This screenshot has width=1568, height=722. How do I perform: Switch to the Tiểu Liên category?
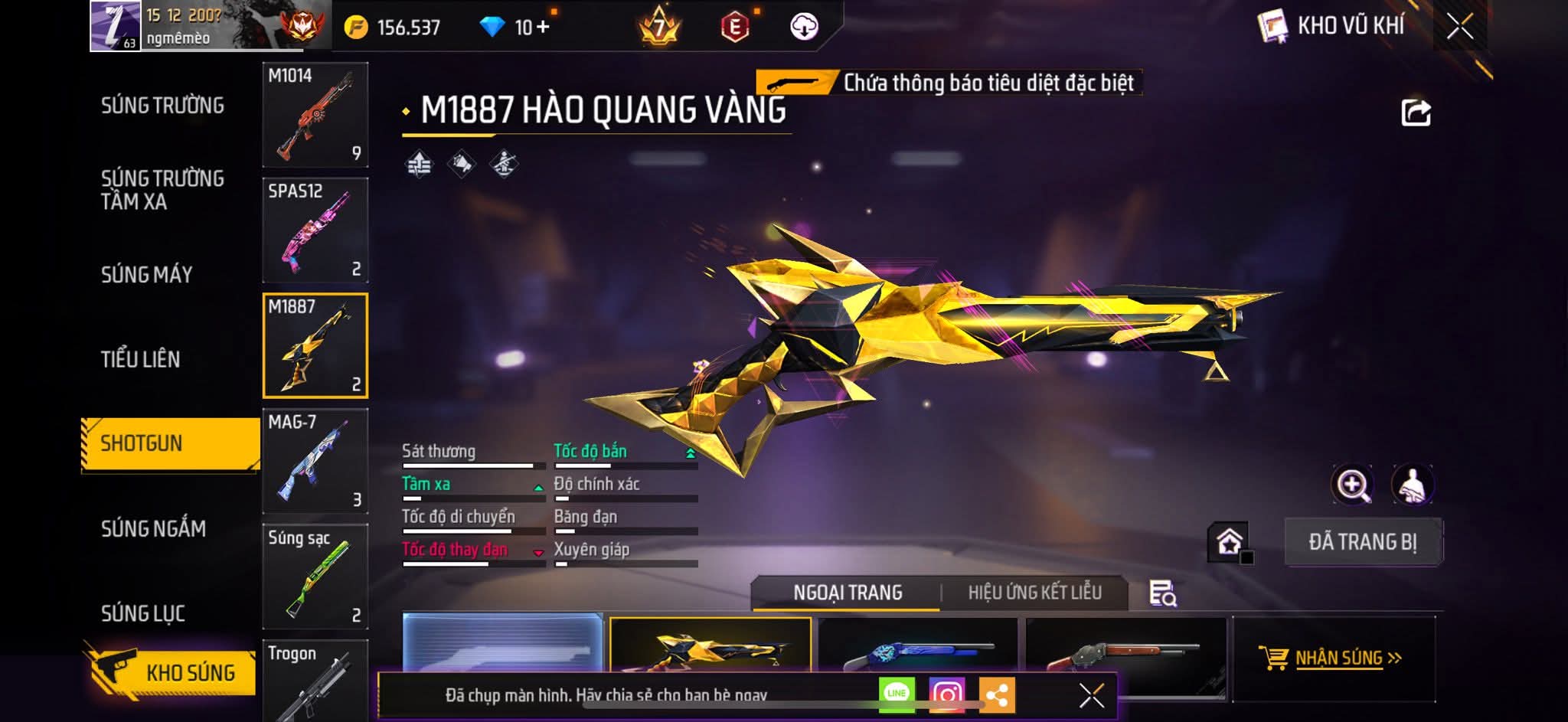point(140,359)
